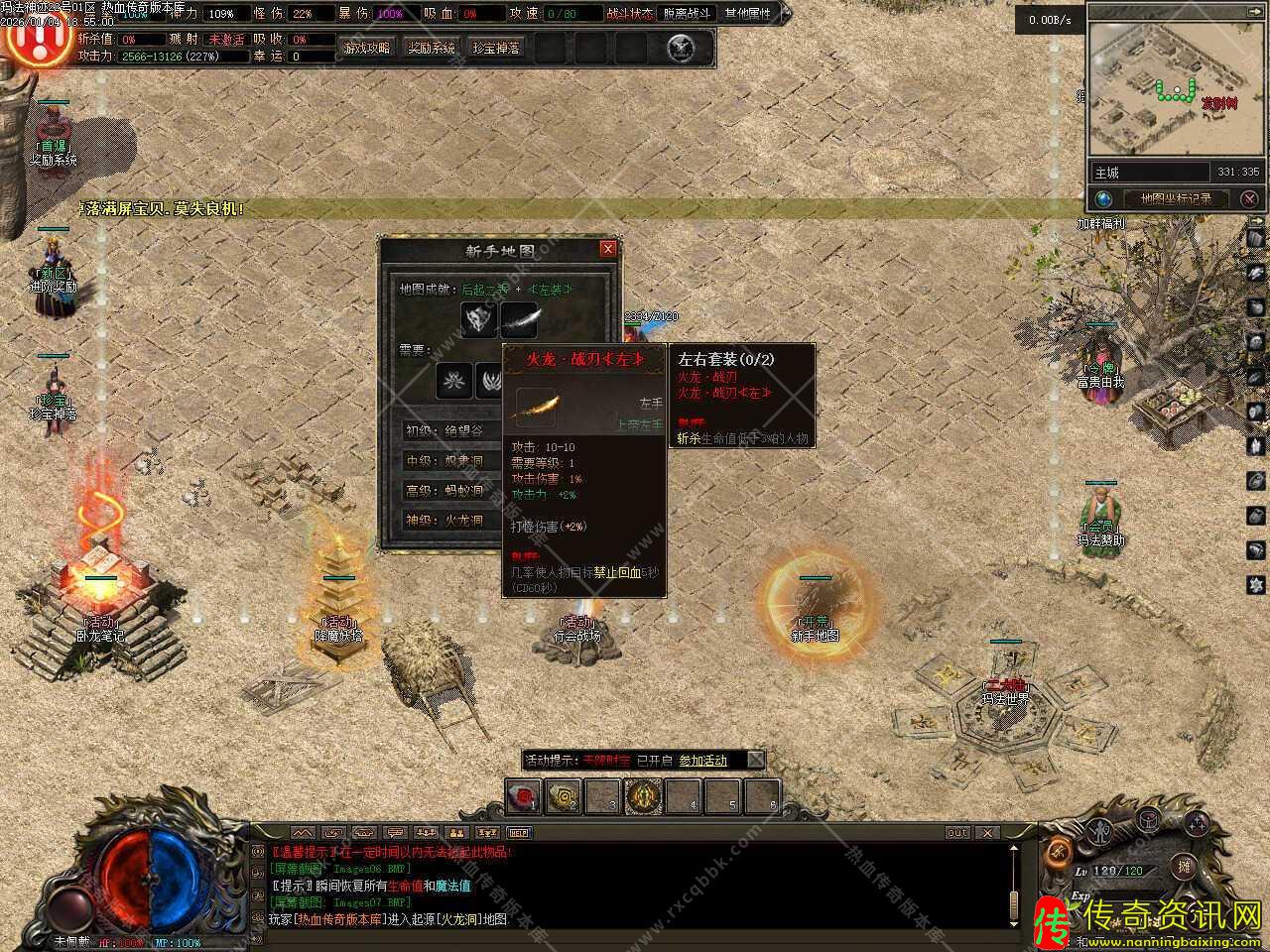1270x952 pixels.
Task: Open the 地图坐标记录 button under the minimap
Action: click(x=1175, y=198)
